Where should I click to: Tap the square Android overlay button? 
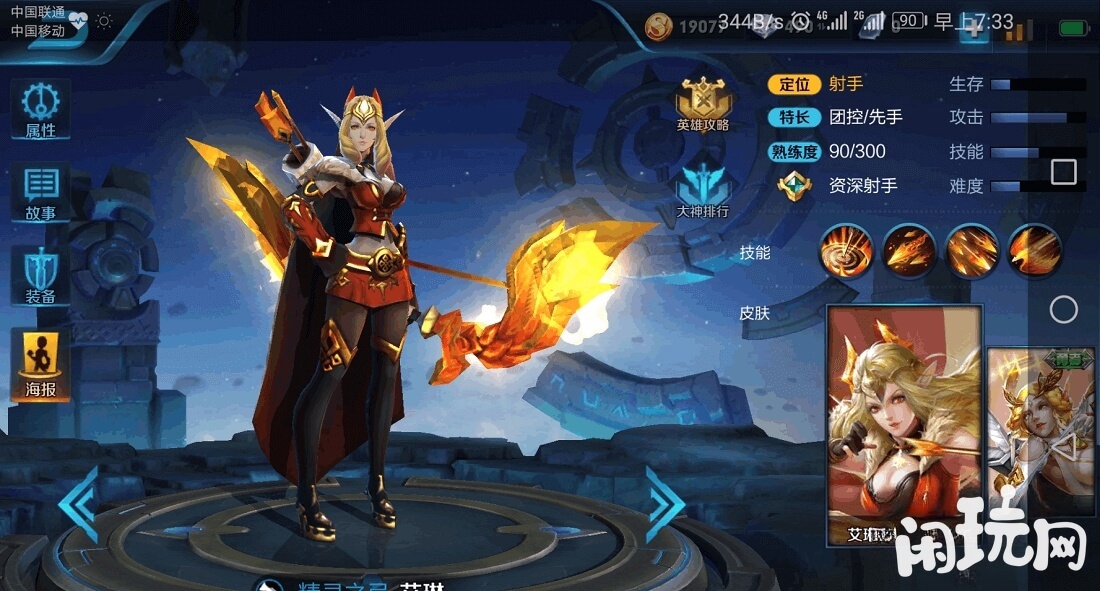(x=1064, y=172)
